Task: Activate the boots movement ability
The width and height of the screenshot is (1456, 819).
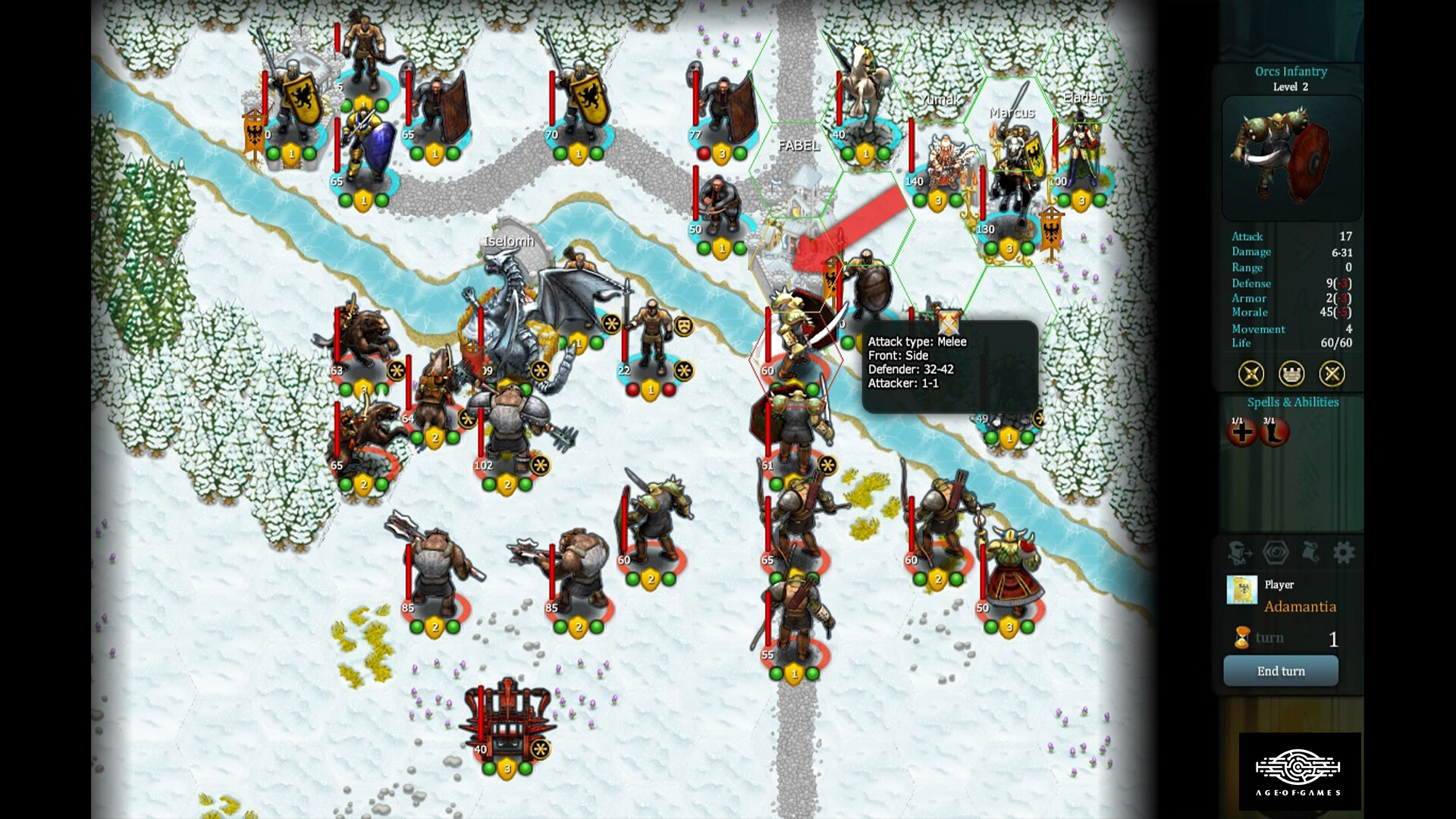Action: 1274,432
